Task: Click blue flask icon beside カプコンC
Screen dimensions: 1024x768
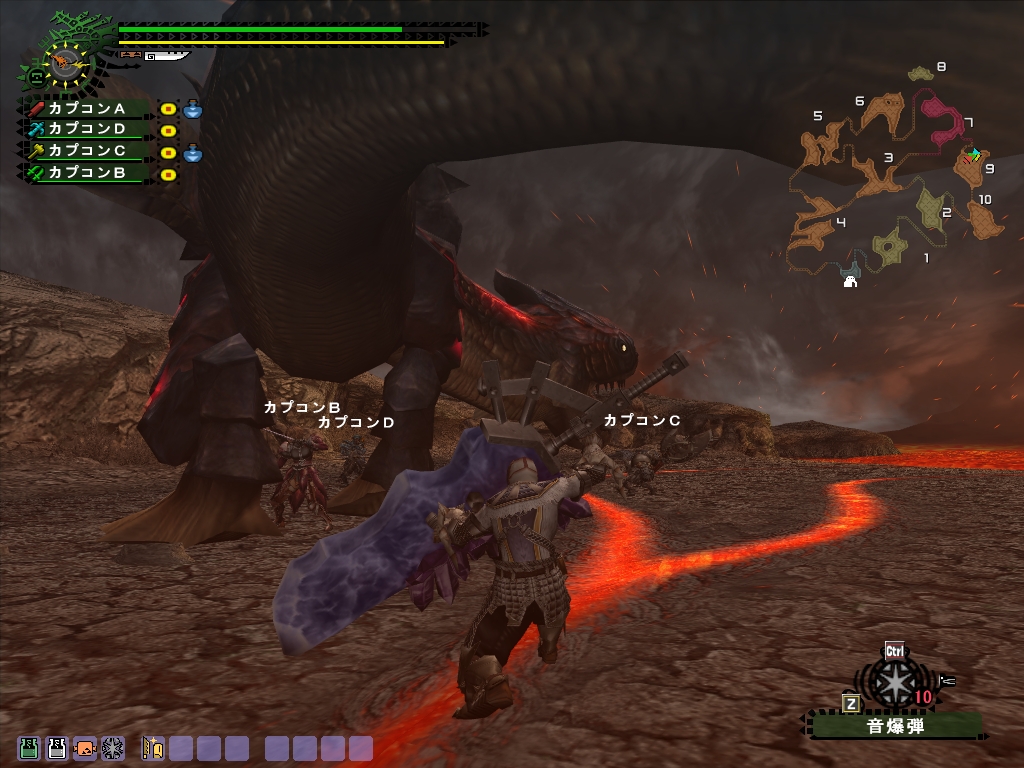Action: point(193,152)
